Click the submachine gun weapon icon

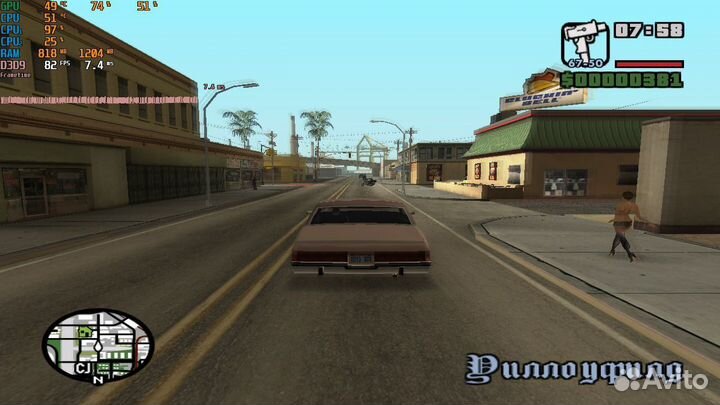click(x=584, y=44)
